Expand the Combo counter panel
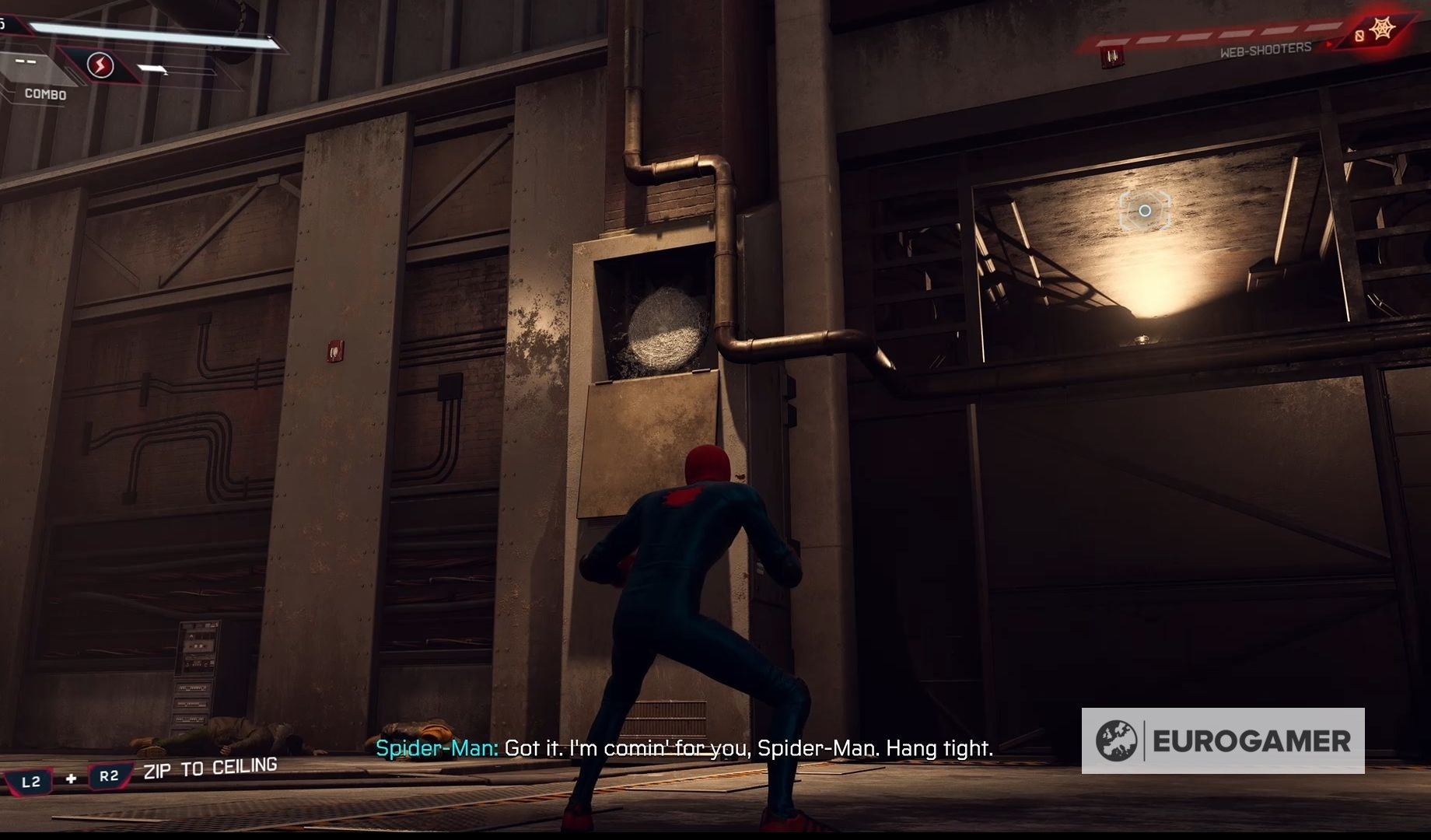Viewport: 1431px width, 840px height. pos(26,61)
